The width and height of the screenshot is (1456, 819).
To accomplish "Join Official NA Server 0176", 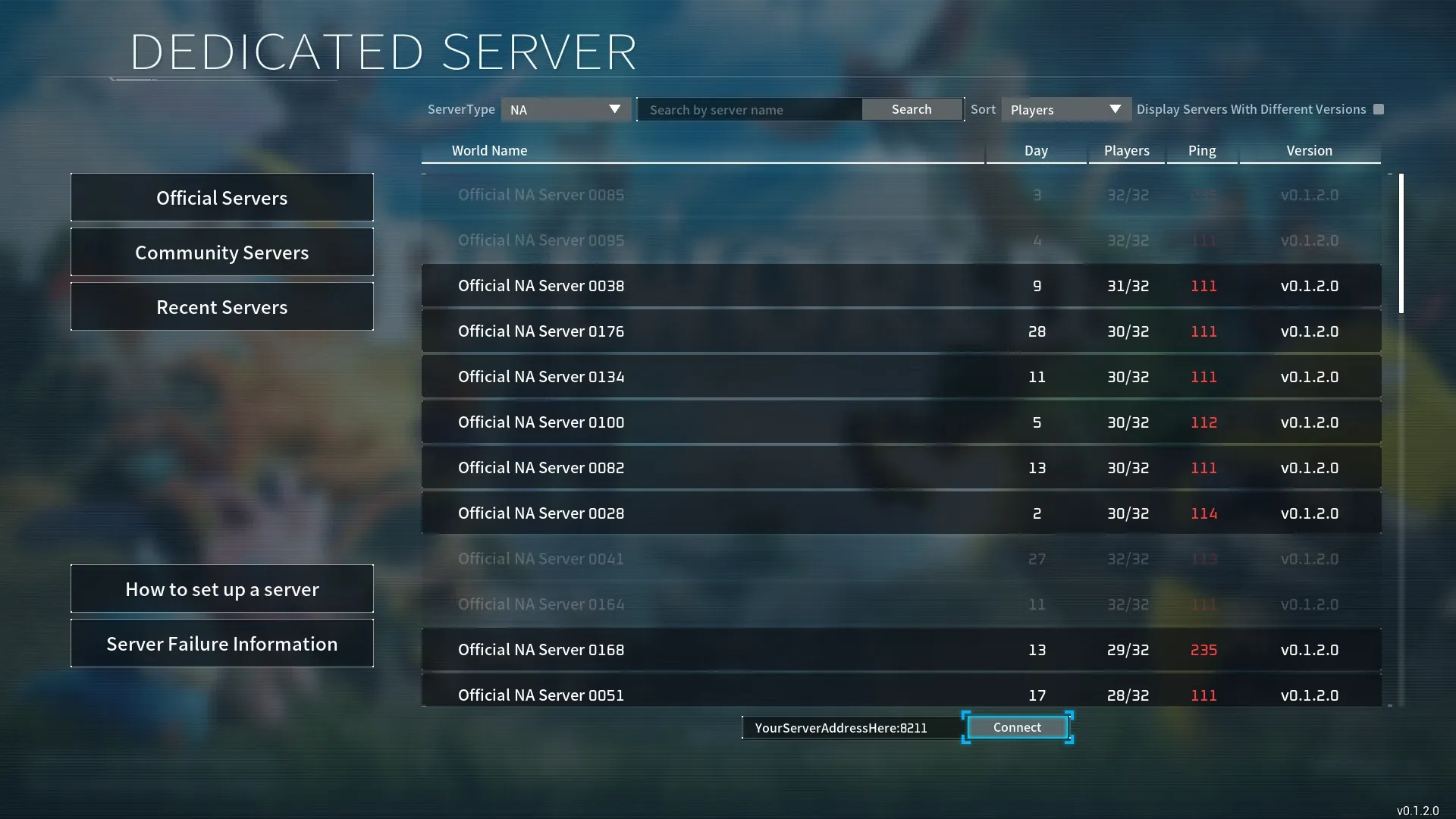I will point(758,331).
